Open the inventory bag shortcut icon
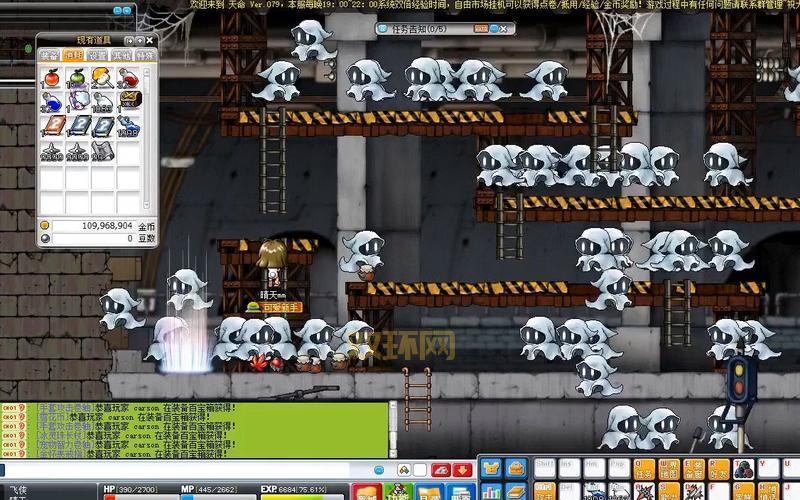This screenshot has width=800, height=500. coord(516,468)
